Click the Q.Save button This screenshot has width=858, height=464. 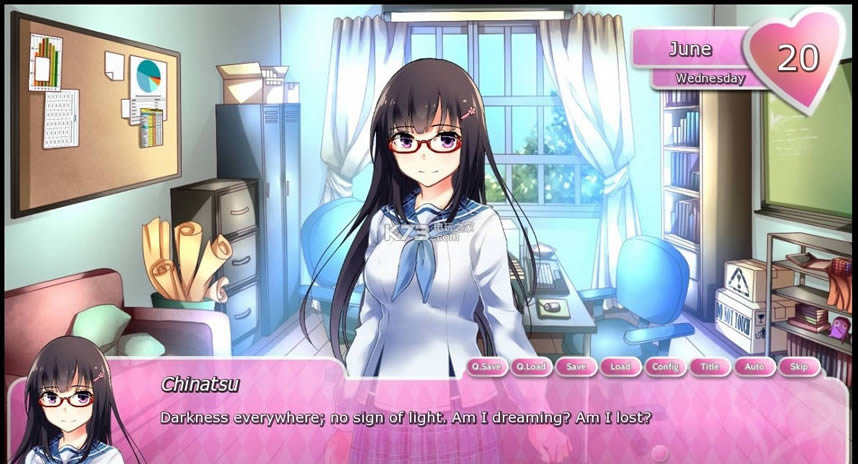[487, 367]
